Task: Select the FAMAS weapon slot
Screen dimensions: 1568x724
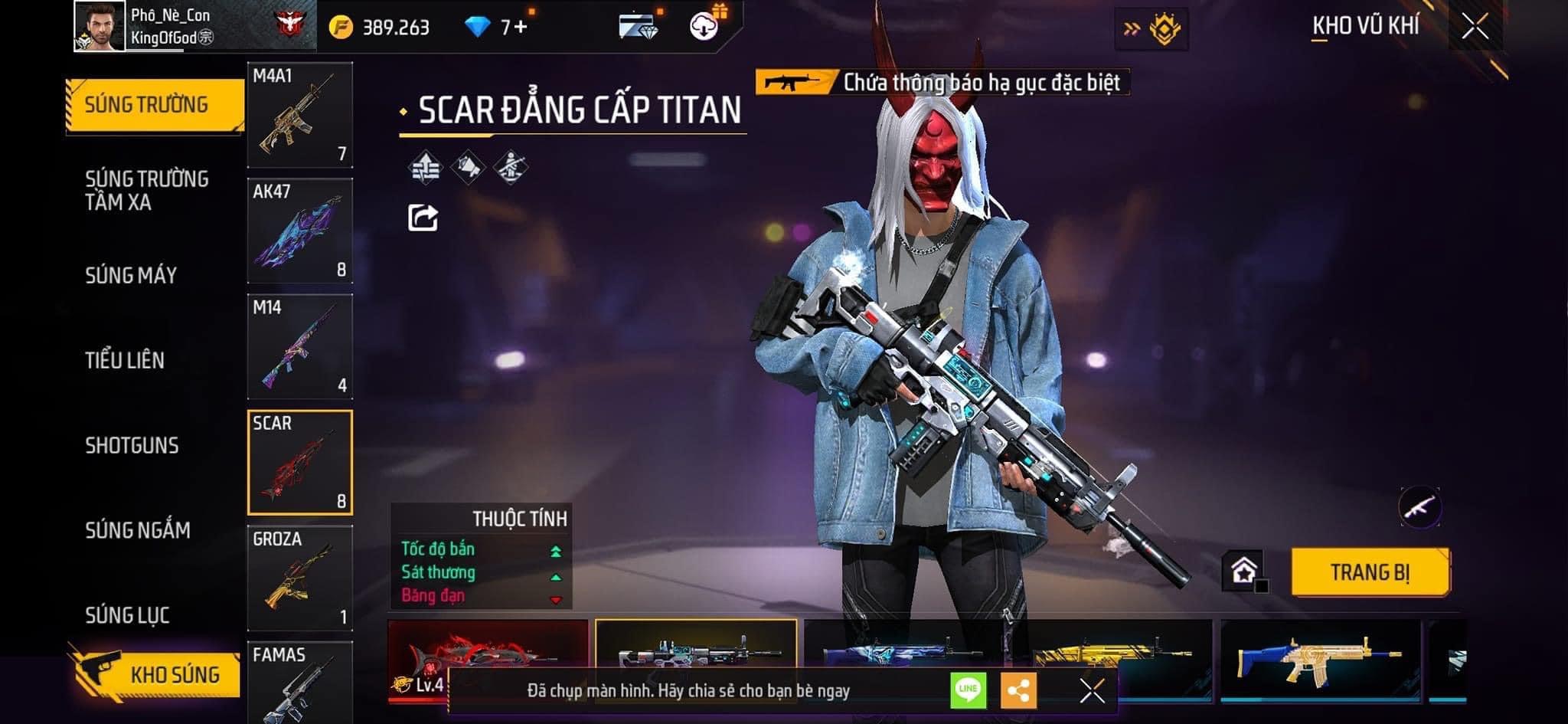Action: coord(299,683)
